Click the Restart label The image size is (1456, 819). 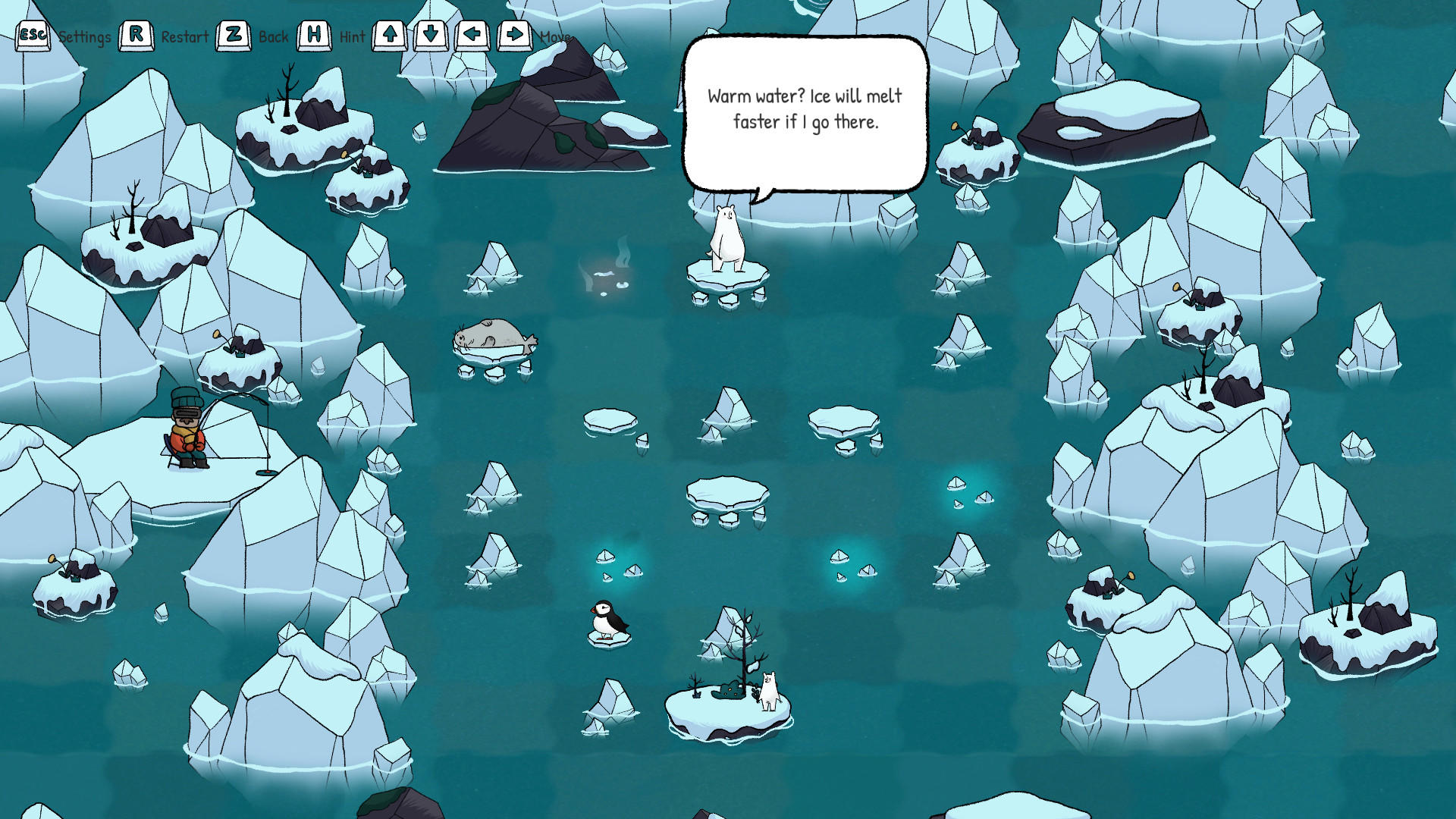184,36
